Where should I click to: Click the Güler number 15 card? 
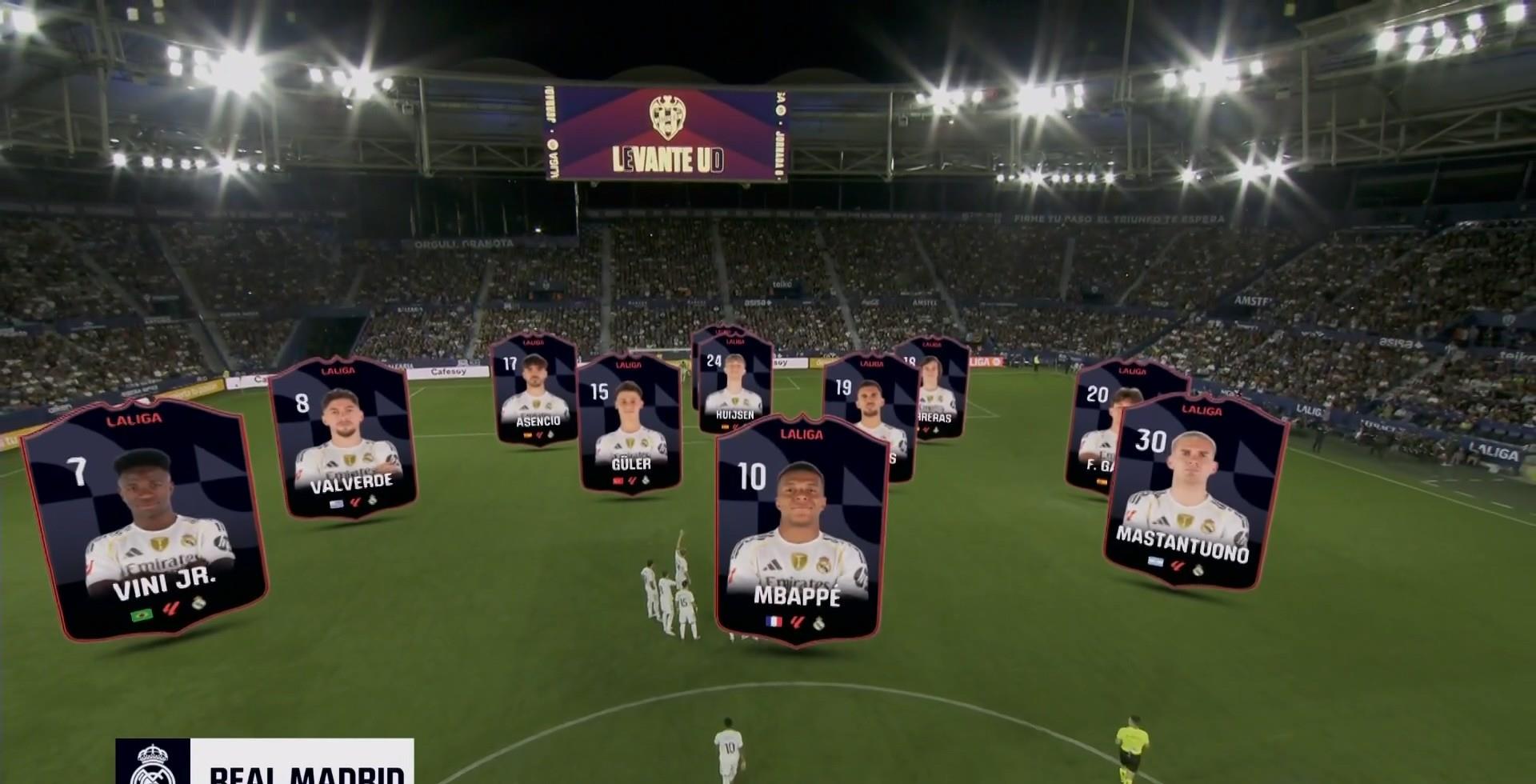[630, 424]
